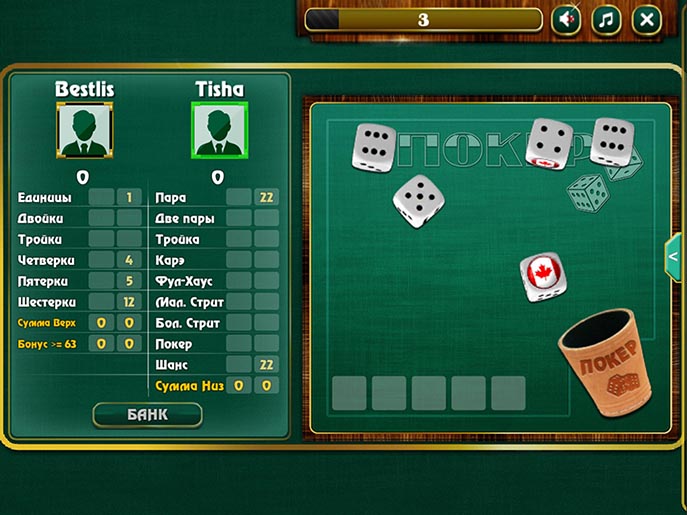This screenshot has width=687, height=515.
Task: Choose the Пара score of 22
Action: click(x=266, y=198)
